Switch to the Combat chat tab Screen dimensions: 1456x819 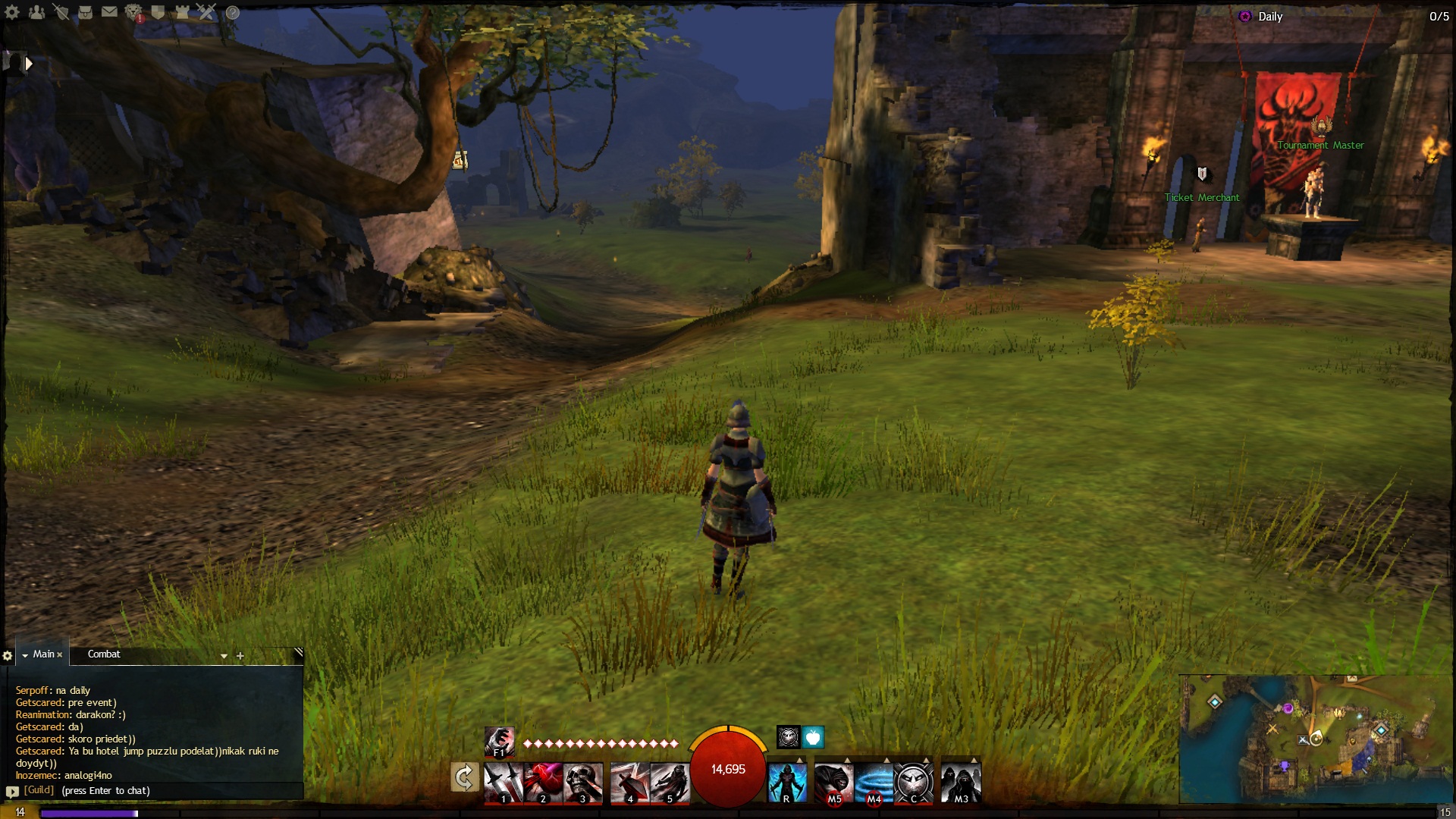pyautogui.click(x=104, y=654)
